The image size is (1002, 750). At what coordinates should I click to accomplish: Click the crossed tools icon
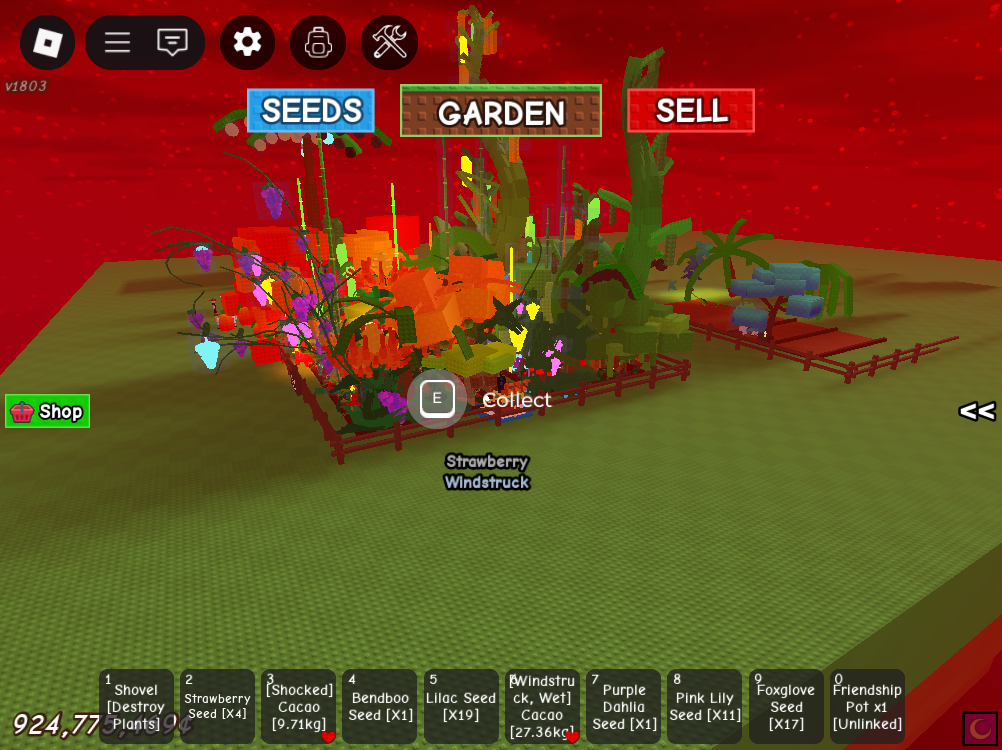tap(389, 42)
